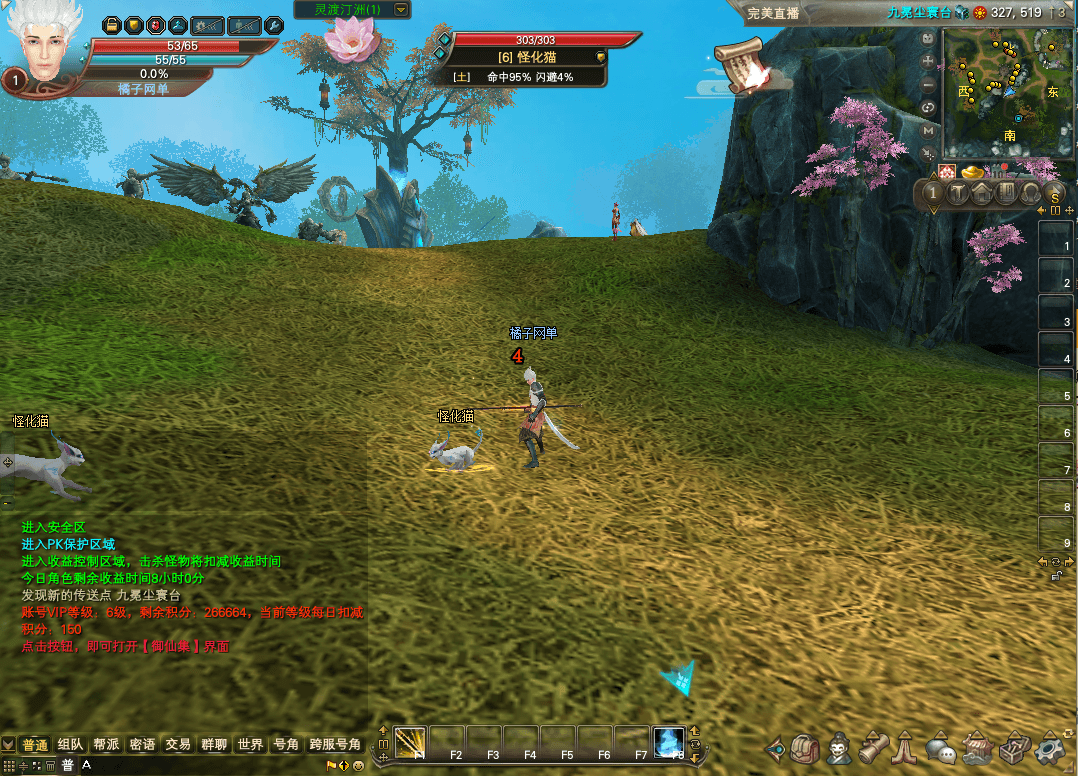Click the quest scroll with feather icon
1078x776 pixels.
coord(740,66)
